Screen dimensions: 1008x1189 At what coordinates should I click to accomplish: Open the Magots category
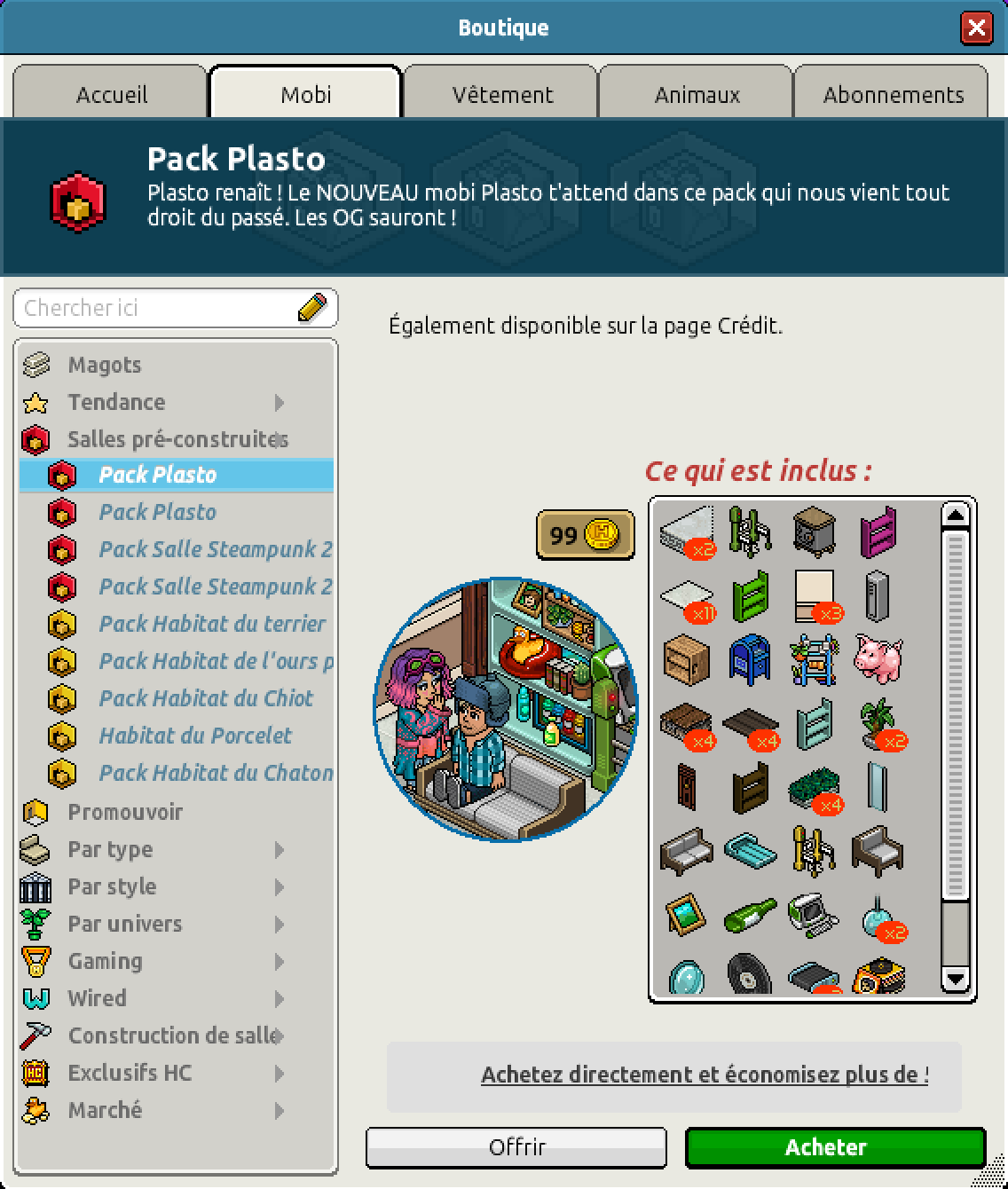pyautogui.click(x=104, y=365)
